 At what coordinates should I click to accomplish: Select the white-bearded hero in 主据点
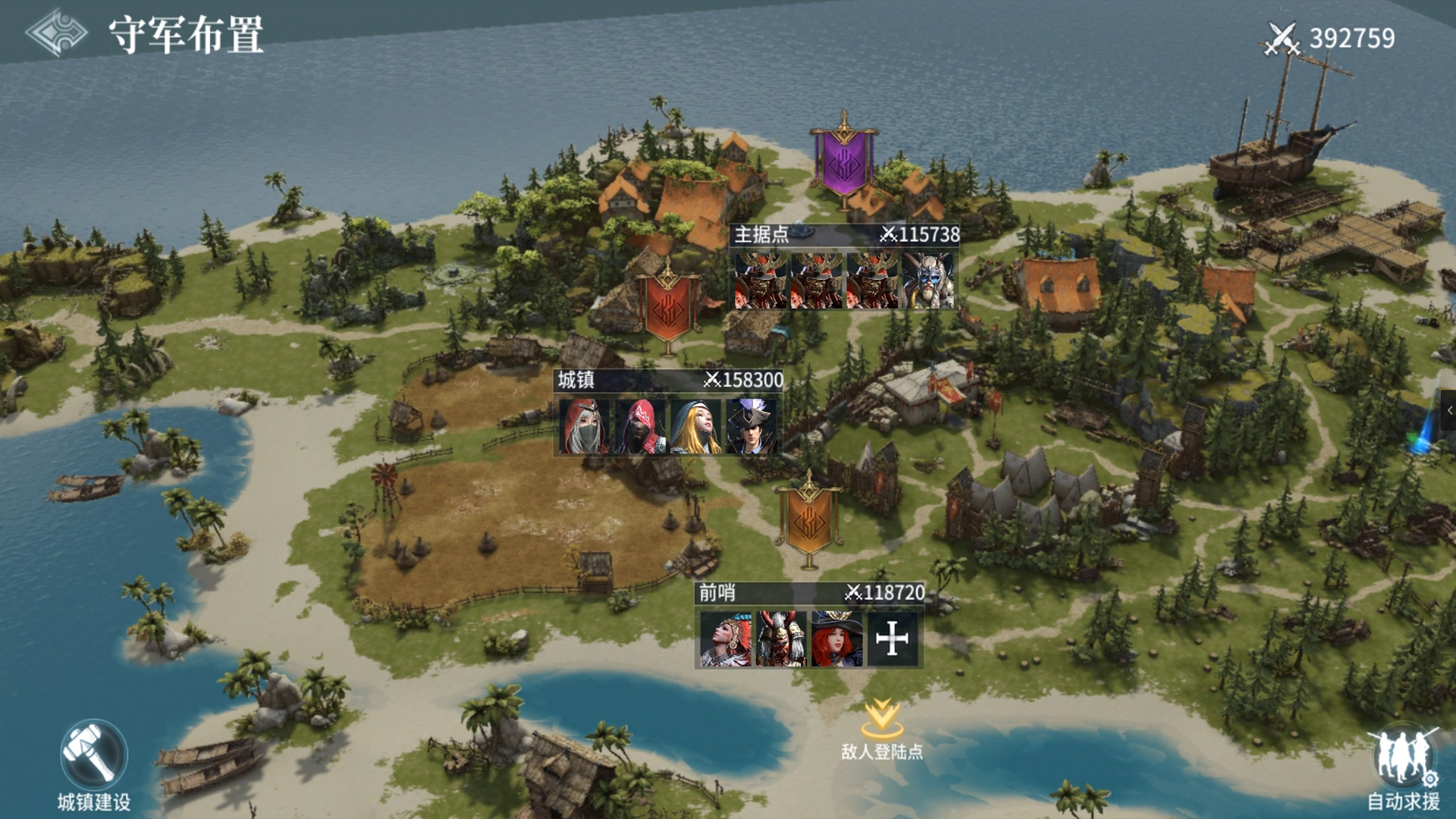(x=928, y=281)
